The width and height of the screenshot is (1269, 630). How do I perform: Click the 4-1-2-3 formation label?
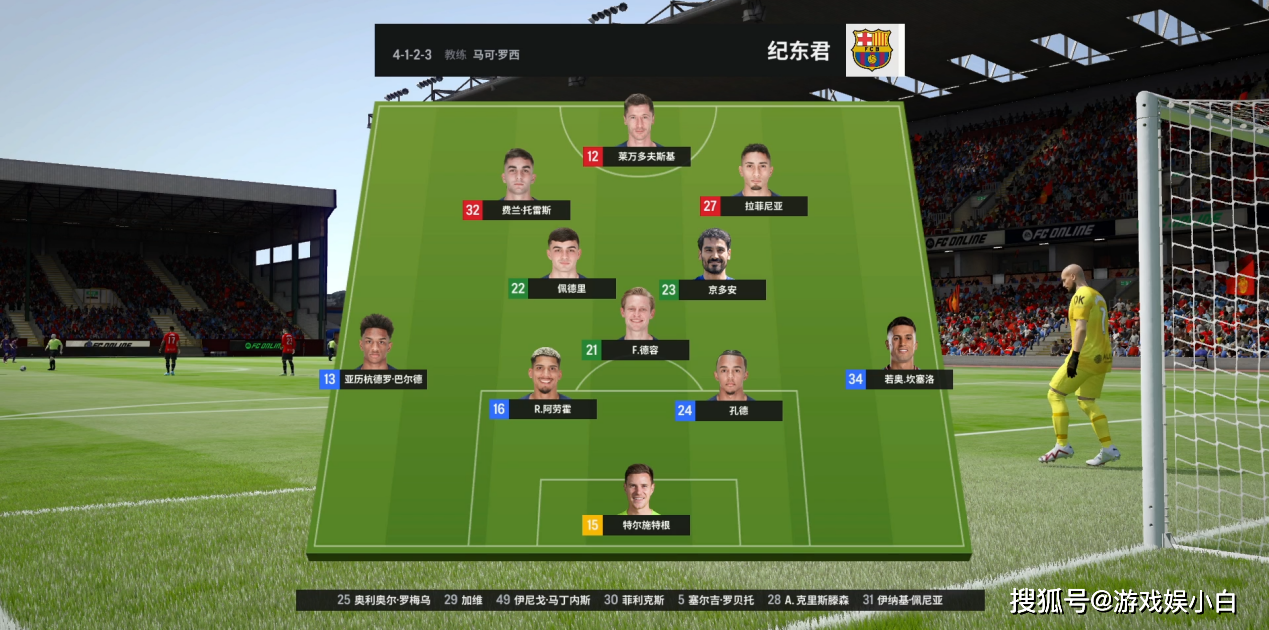coord(412,54)
